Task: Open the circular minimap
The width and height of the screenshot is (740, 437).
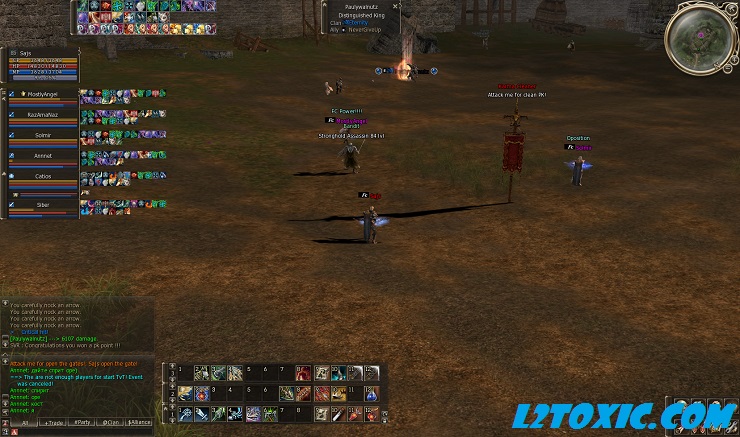Action: coord(700,36)
